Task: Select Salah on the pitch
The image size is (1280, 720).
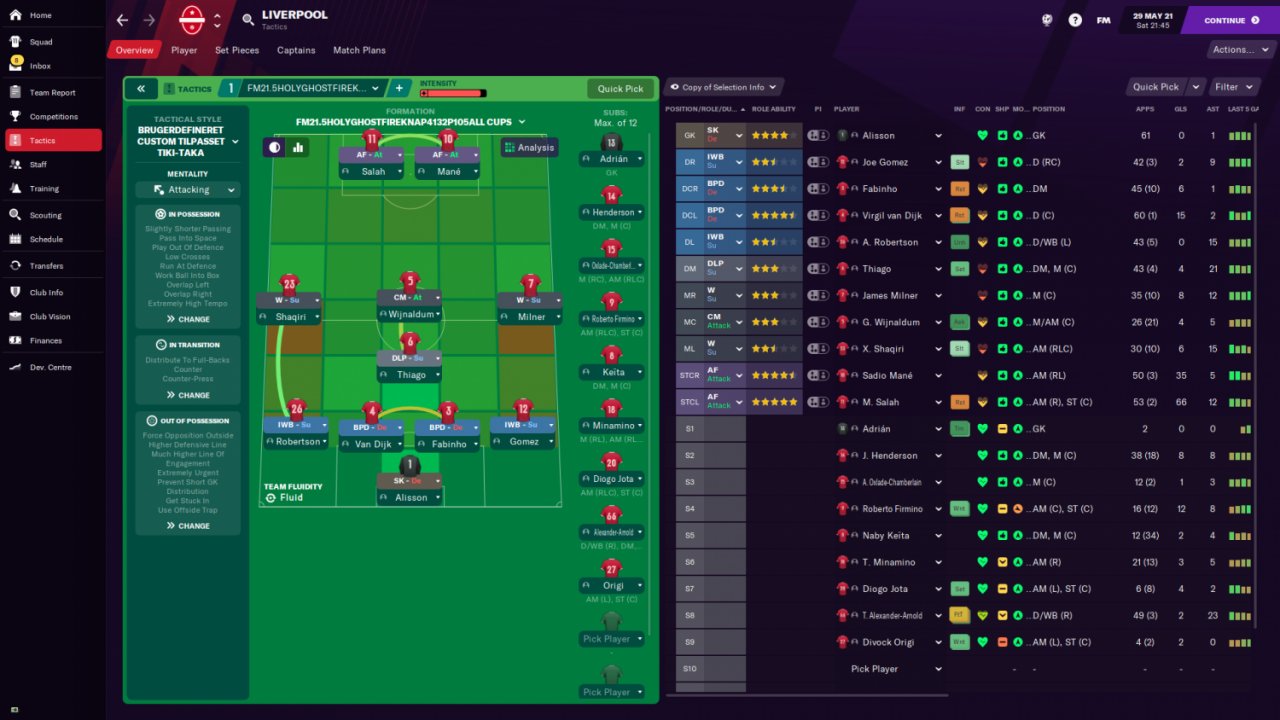Action: tap(373, 171)
